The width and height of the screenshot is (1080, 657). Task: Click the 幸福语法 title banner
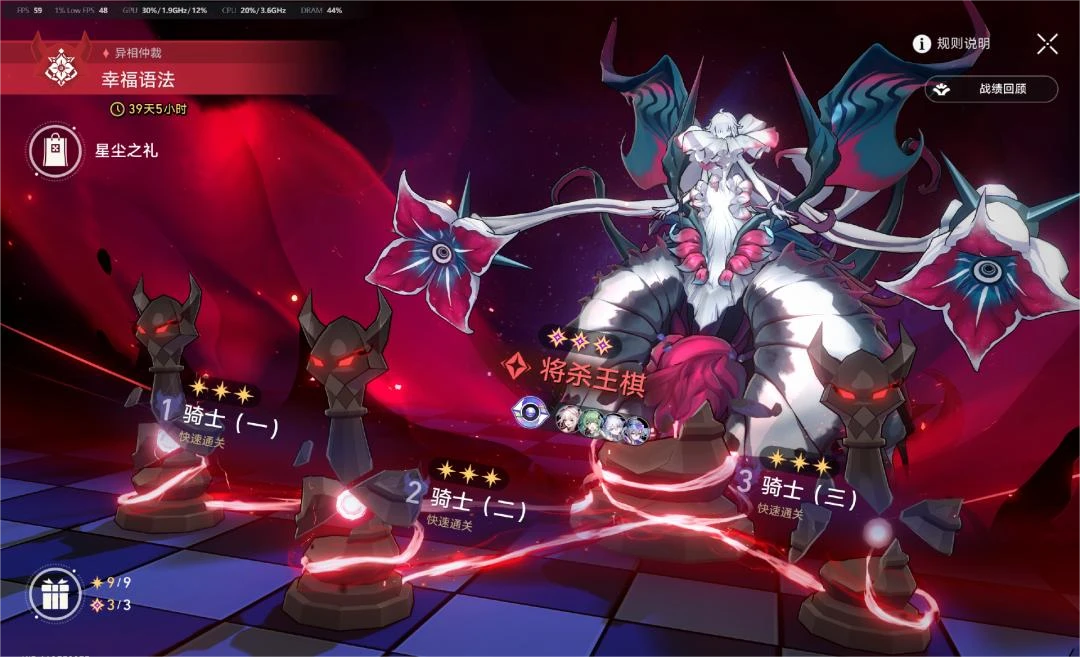[x=139, y=79]
